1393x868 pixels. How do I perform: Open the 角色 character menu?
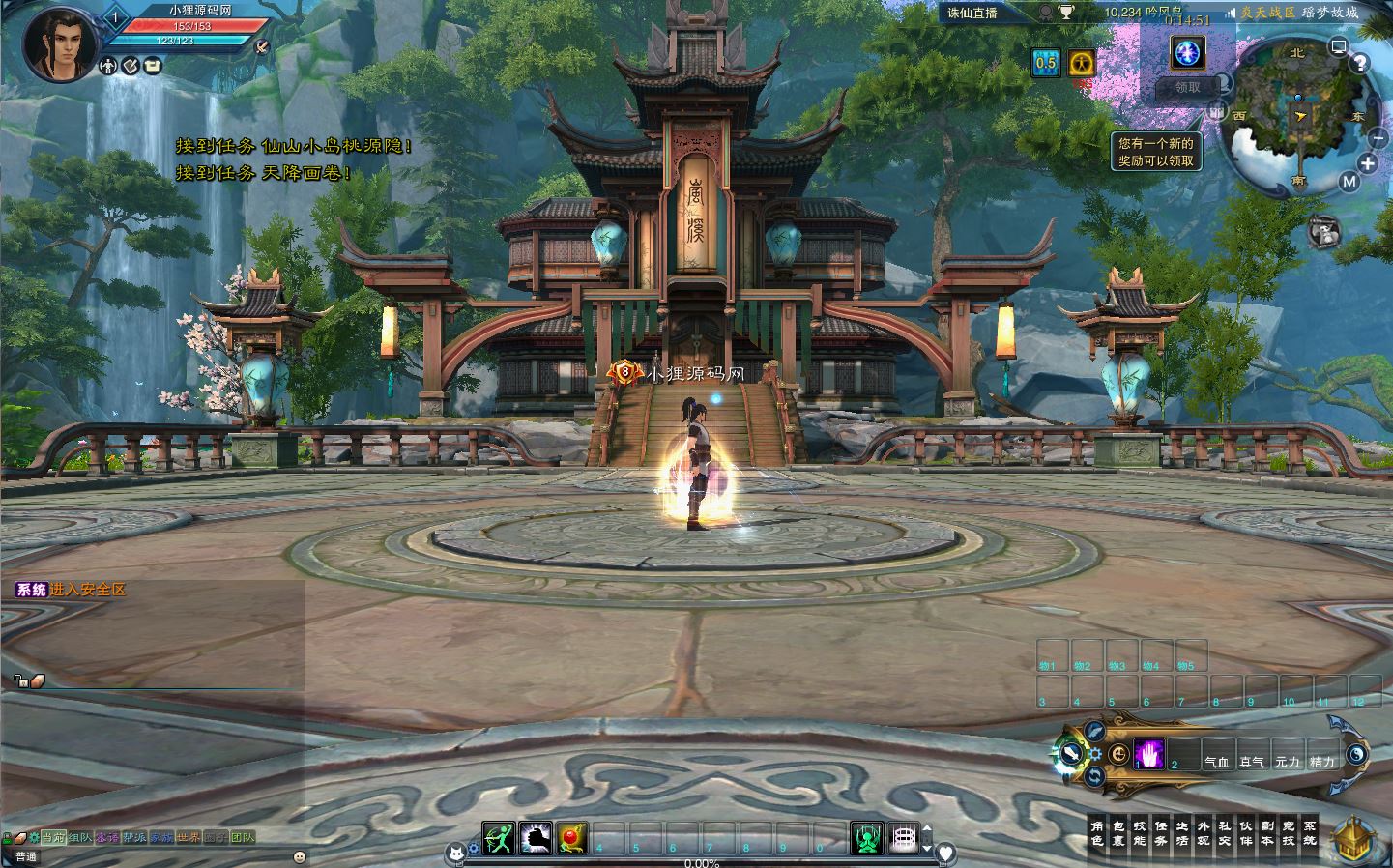point(1096,833)
